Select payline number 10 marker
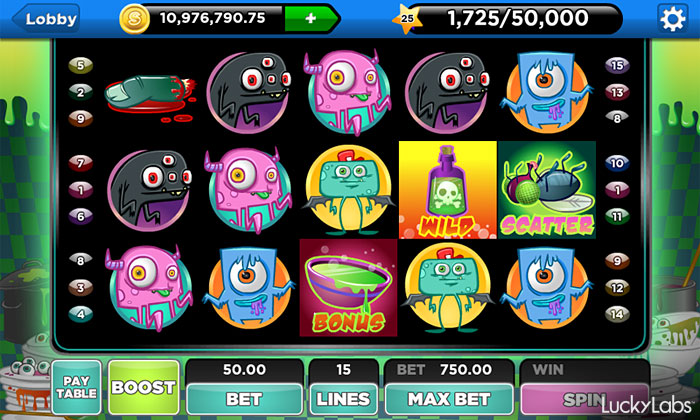This screenshot has height=420, width=700. (x=617, y=162)
